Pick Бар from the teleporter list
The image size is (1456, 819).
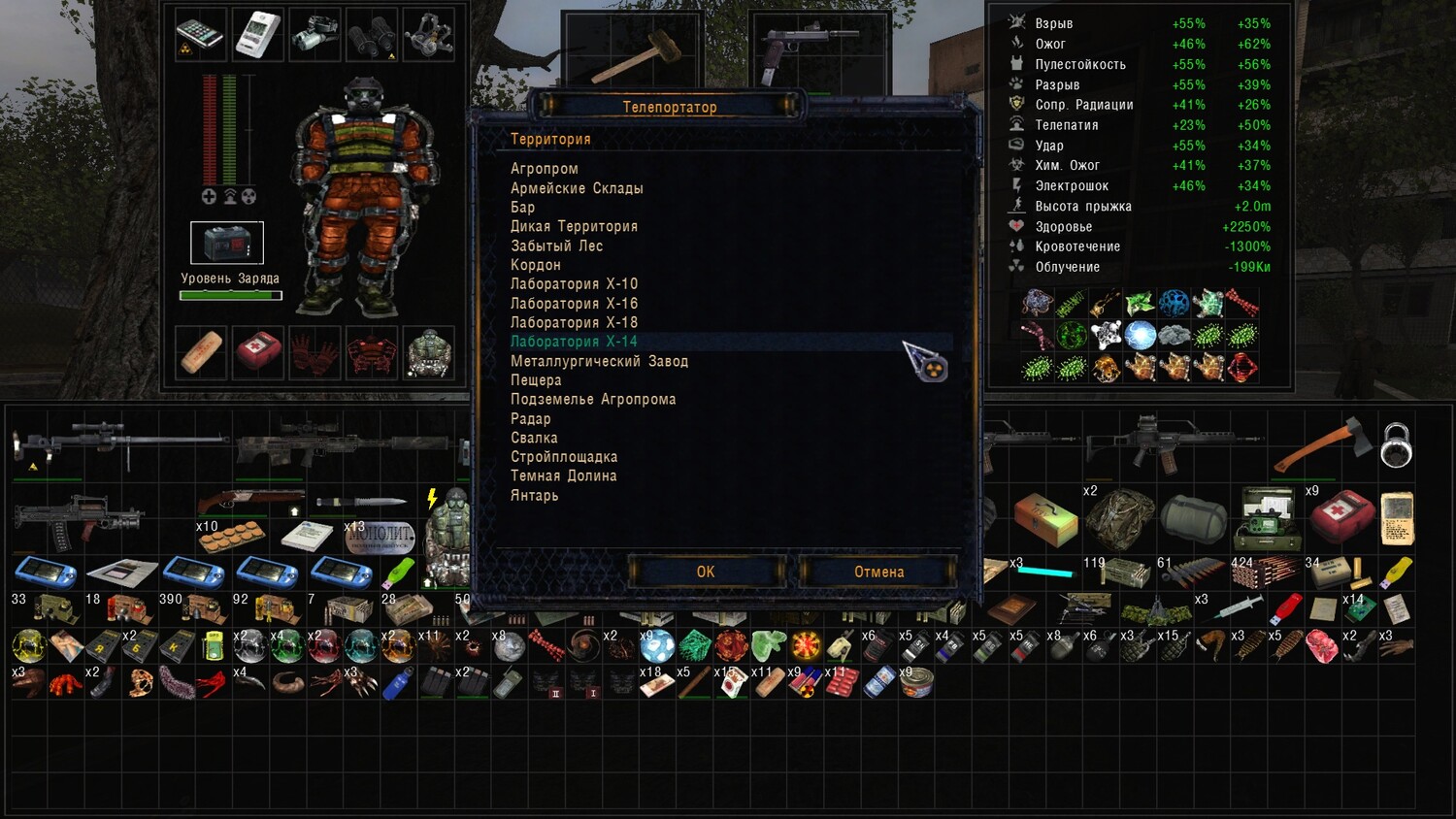point(523,208)
